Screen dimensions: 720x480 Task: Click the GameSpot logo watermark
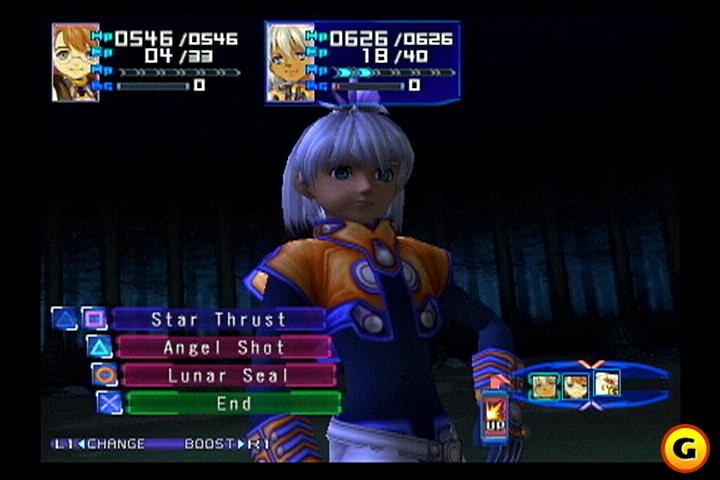tap(685, 447)
